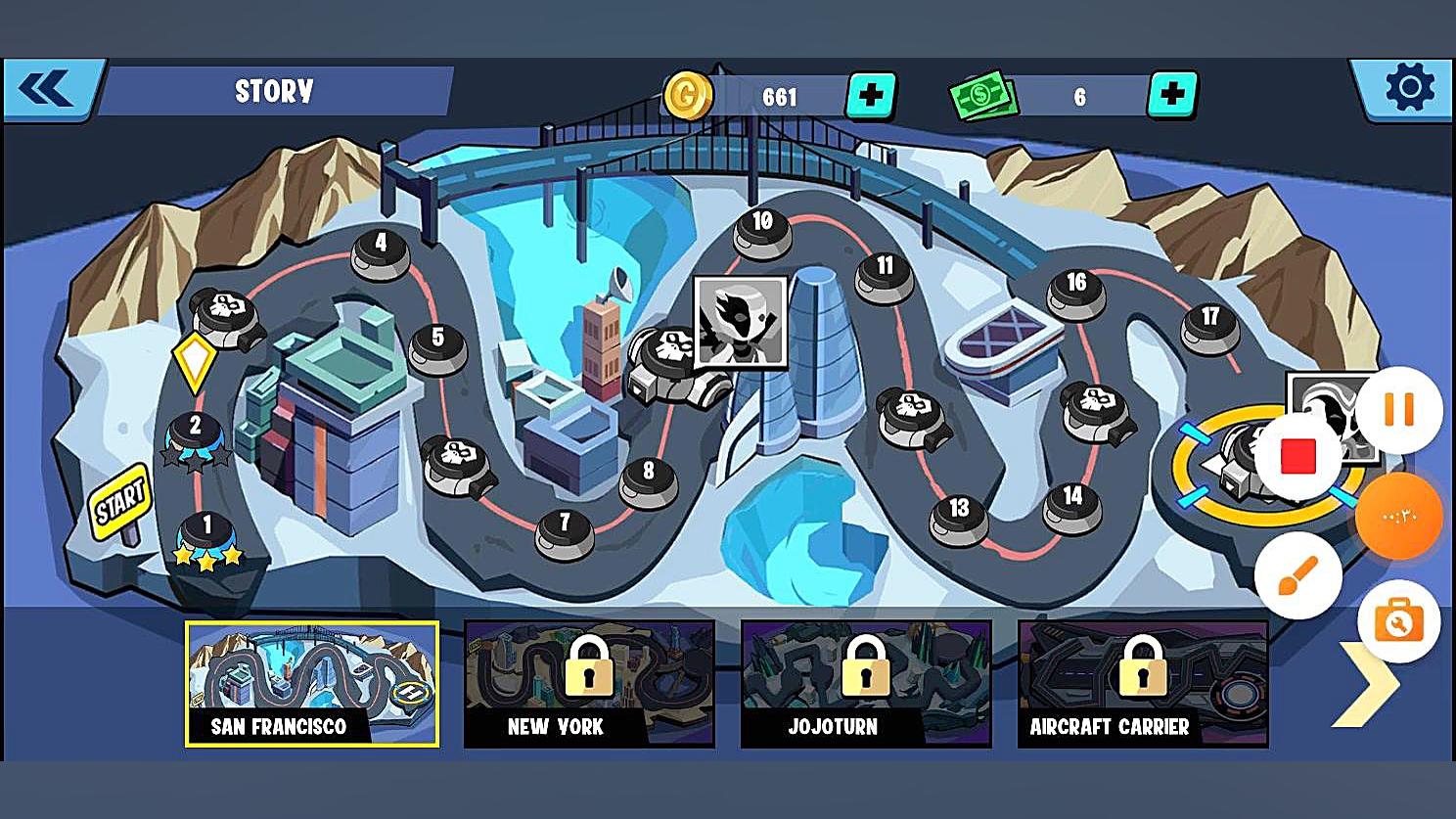
Task: Pause the screen recording
Action: 1399,410
